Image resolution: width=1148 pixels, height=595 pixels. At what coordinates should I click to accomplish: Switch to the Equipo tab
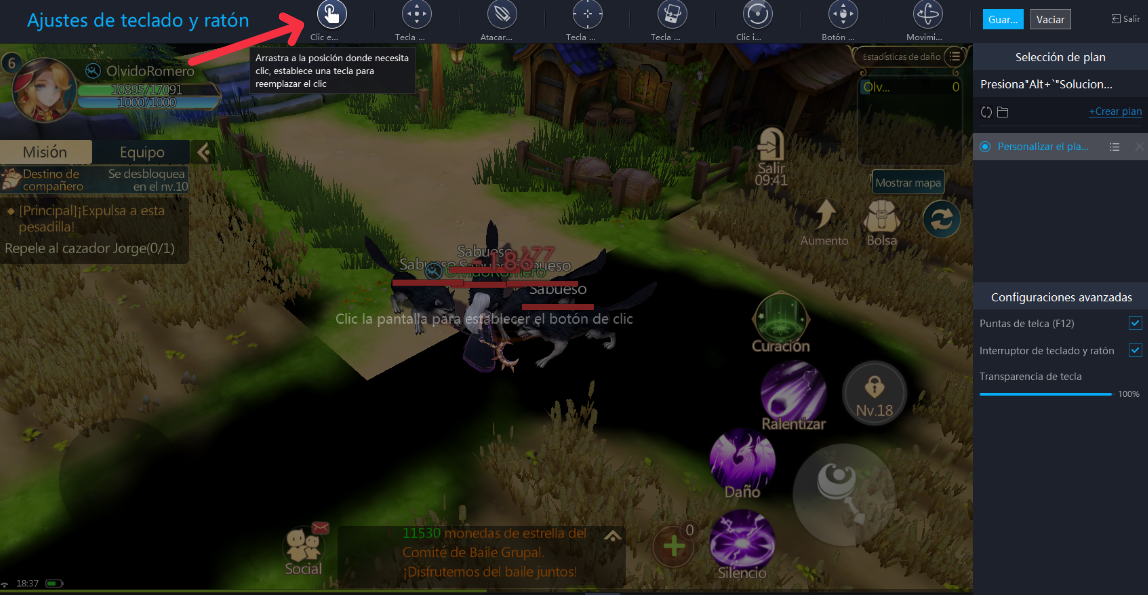click(x=142, y=152)
